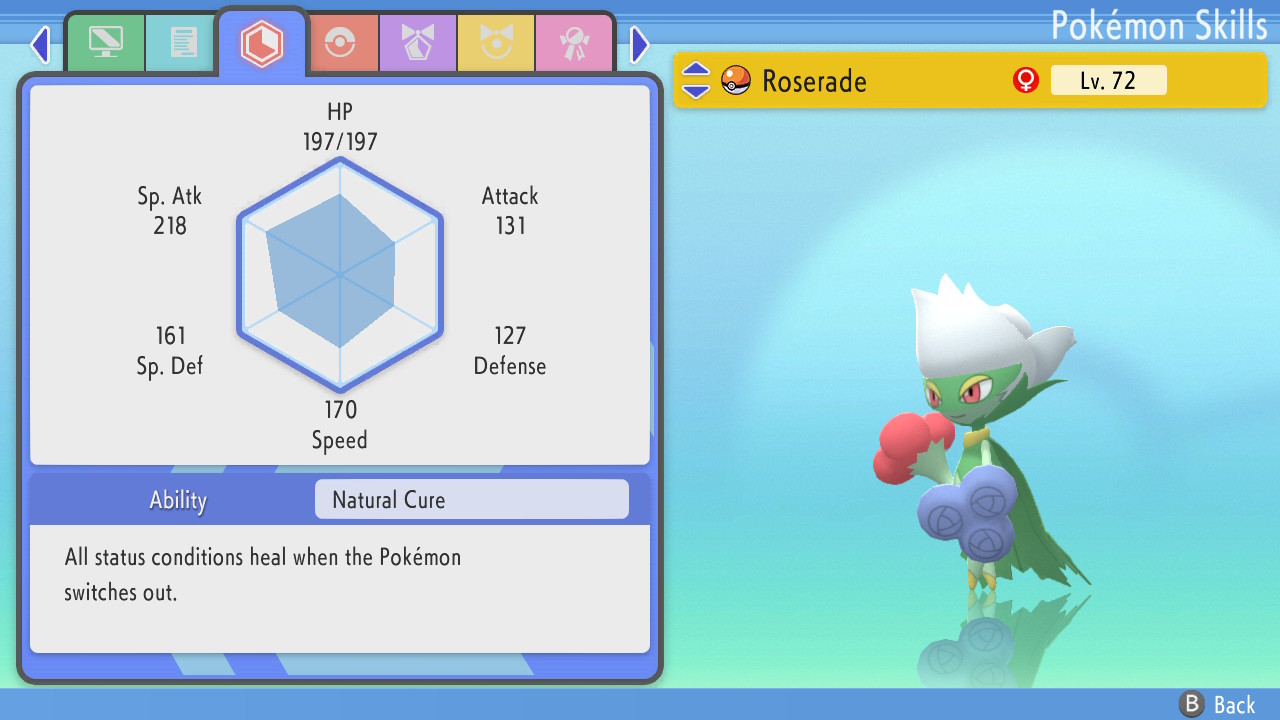Click the Lv. 72 level badge
This screenshot has width=1280, height=720.
[1109, 80]
